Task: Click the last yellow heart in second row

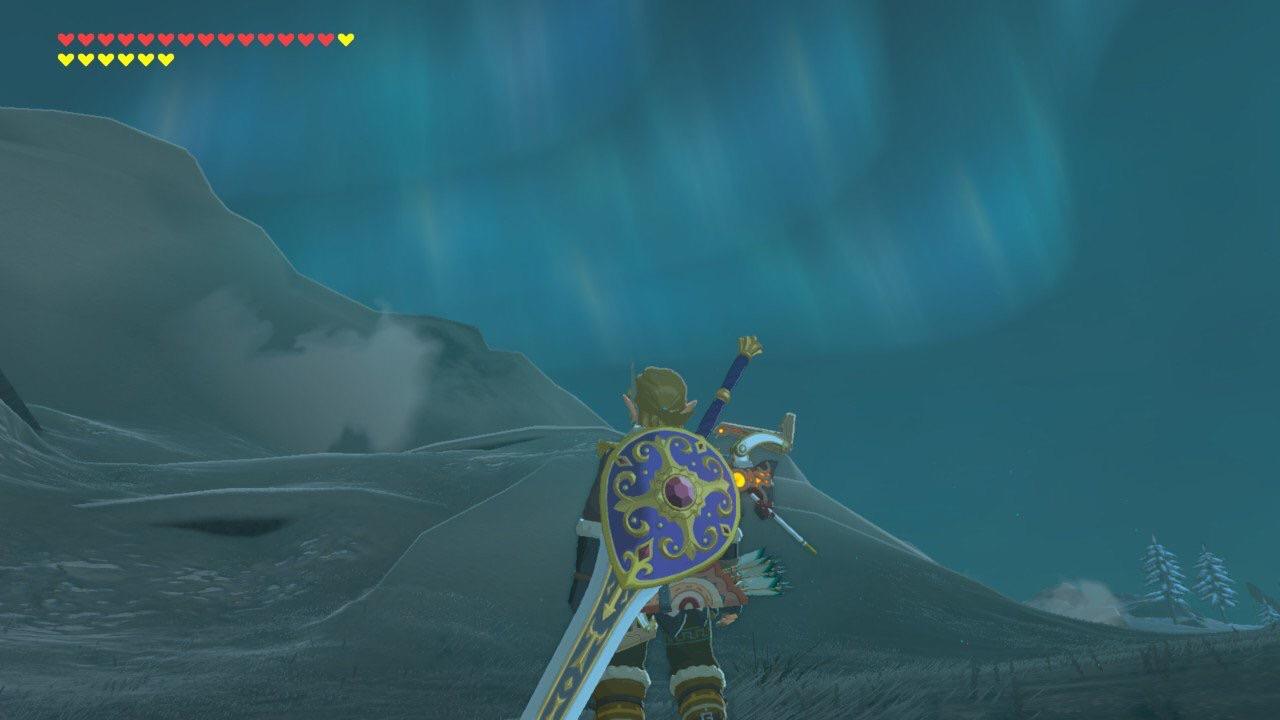Action: point(165,58)
